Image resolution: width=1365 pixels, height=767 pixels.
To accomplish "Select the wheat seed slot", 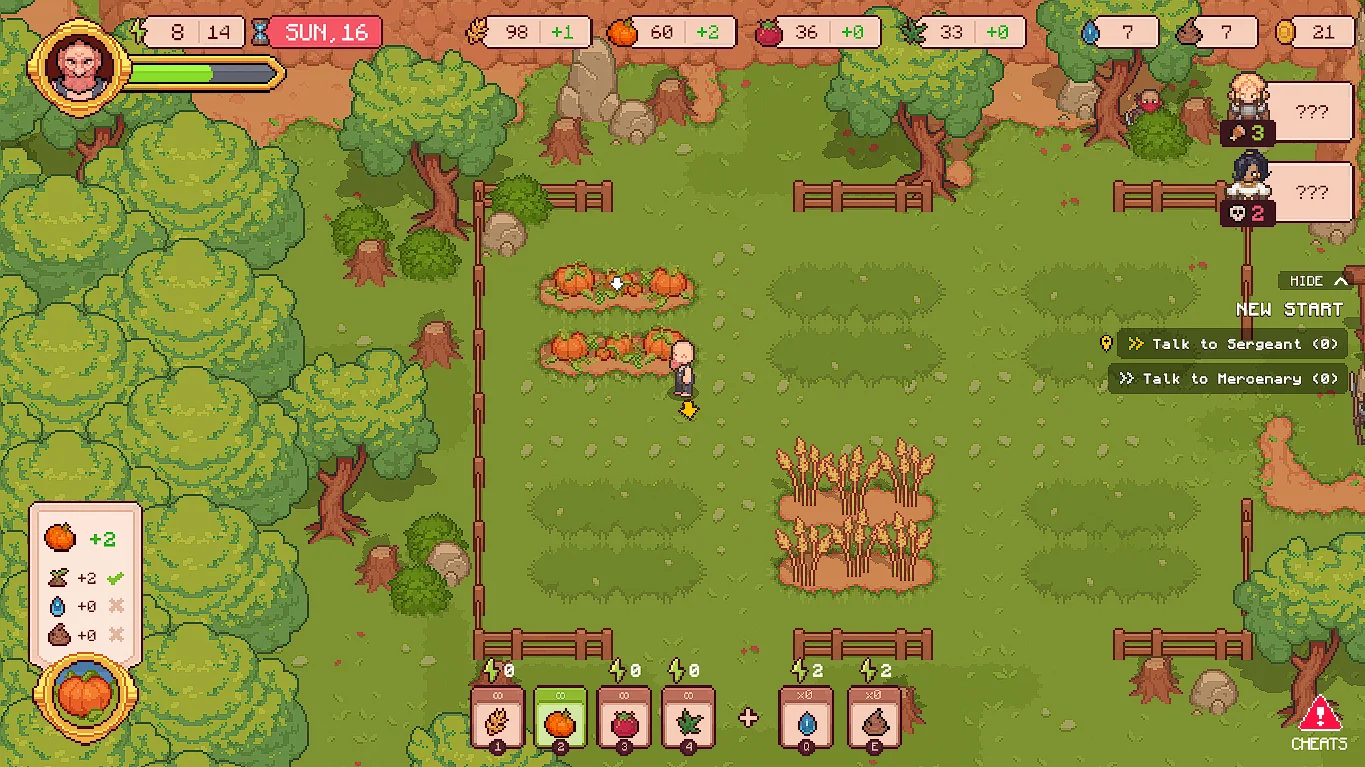I will (x=498, y=718).
